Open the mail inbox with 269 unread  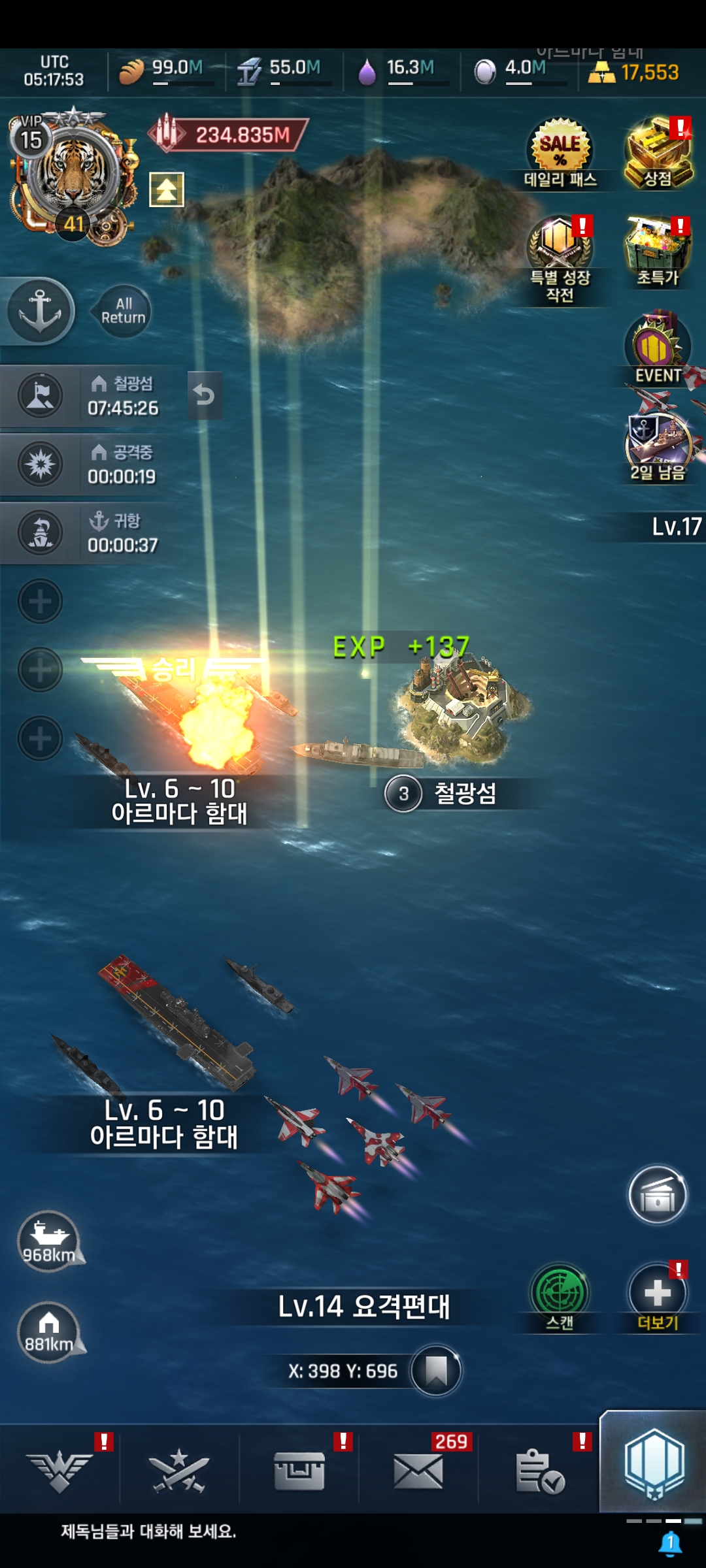(418, 1472)
